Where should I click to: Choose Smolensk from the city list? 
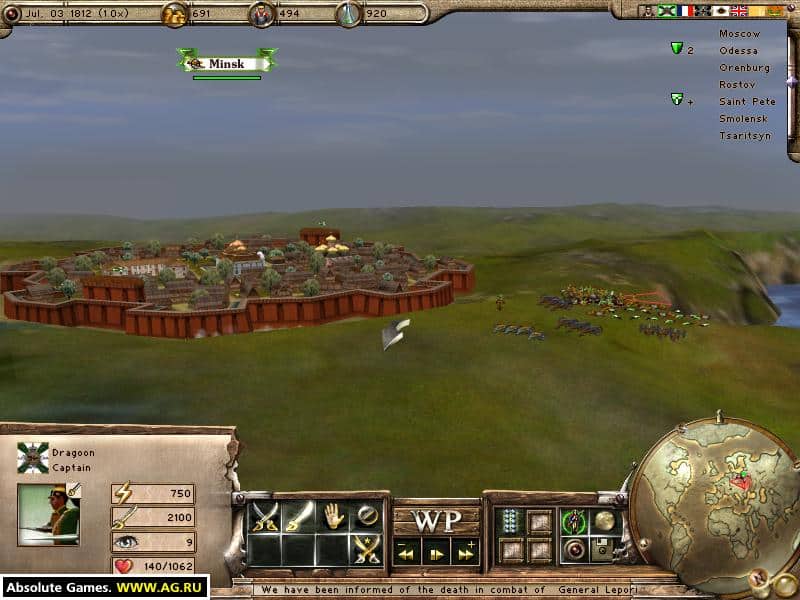(x=744, y=118)
